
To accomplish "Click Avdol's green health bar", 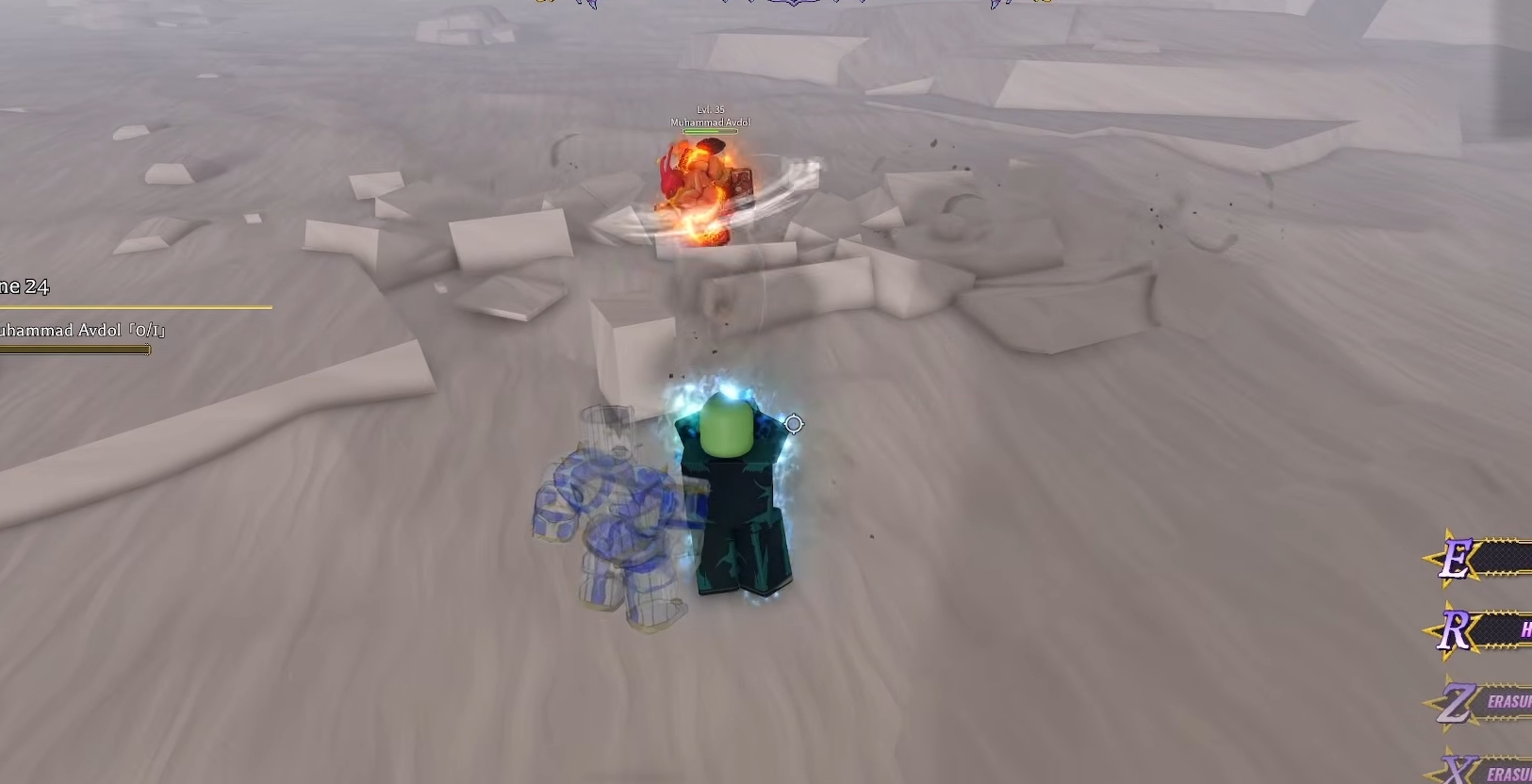I will tap(710, 131).
